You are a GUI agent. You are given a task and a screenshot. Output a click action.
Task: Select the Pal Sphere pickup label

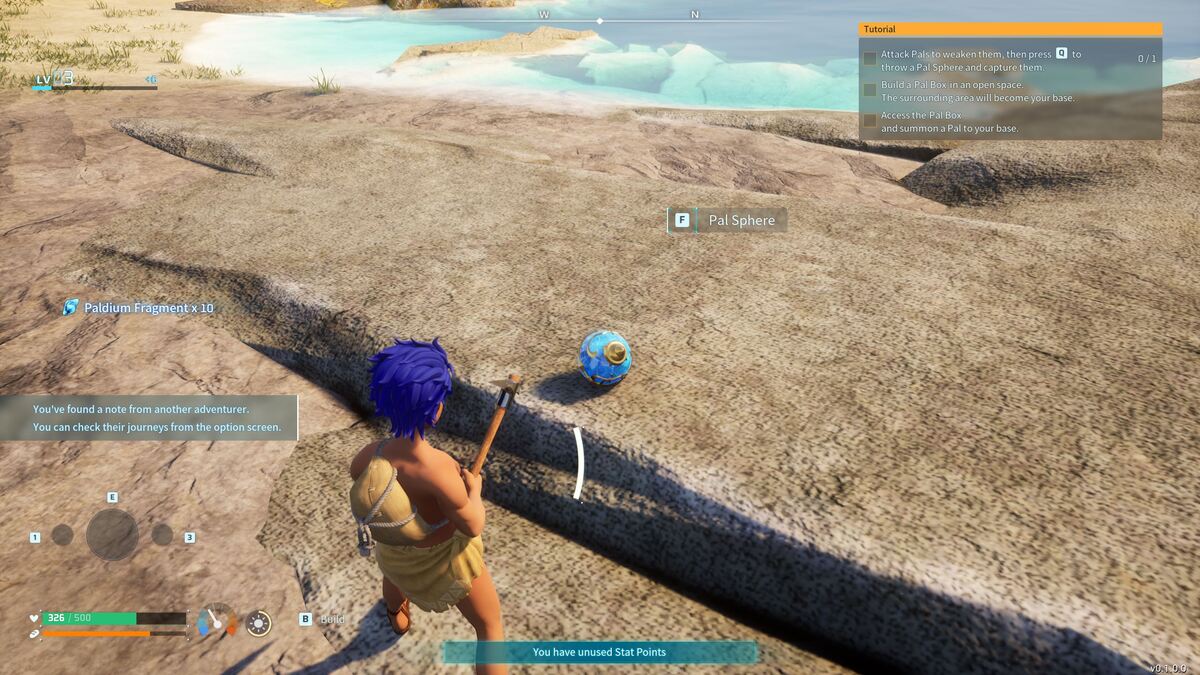(728, 220)
